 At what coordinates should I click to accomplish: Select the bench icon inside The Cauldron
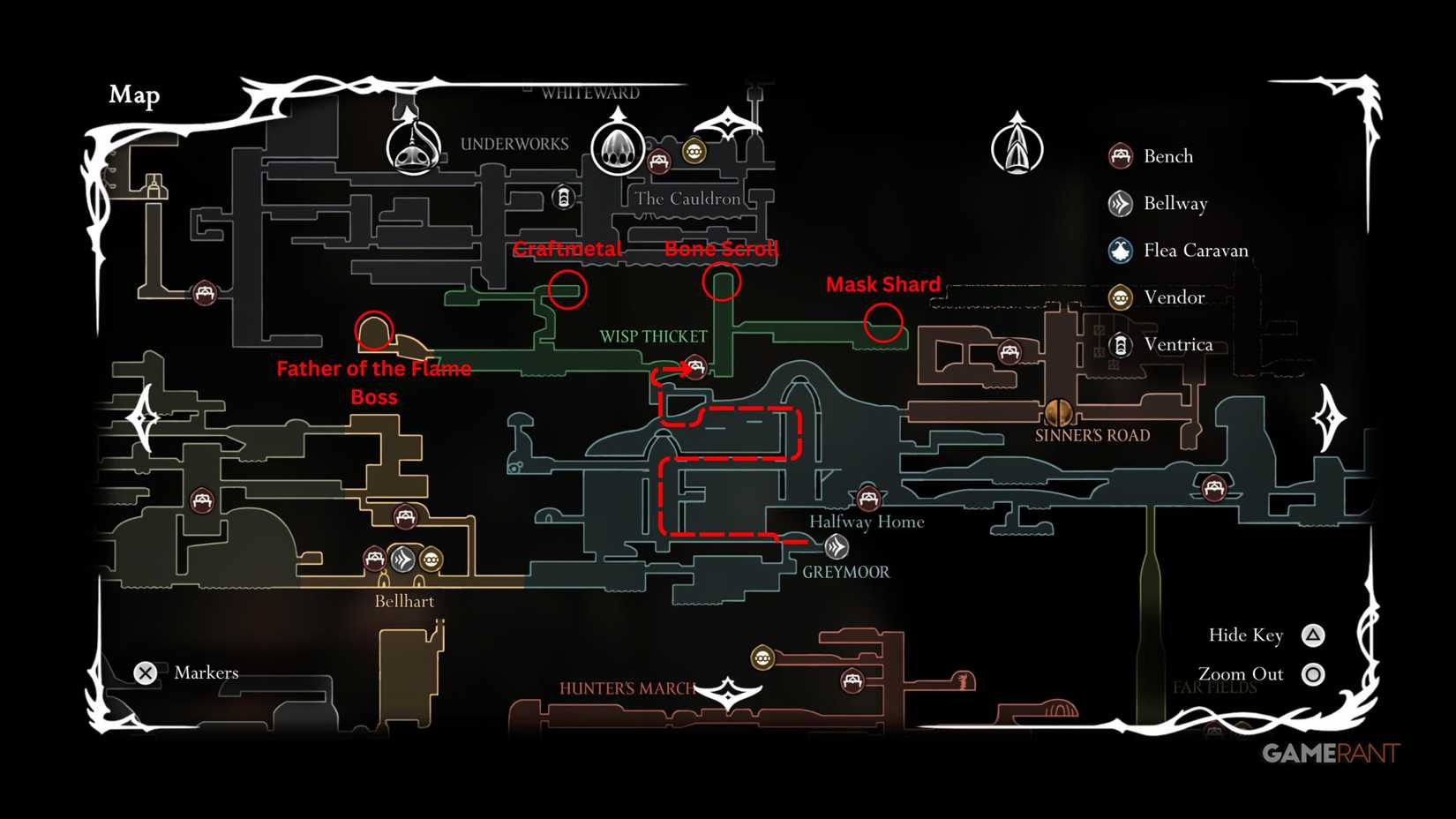click(x=662, y=162)
